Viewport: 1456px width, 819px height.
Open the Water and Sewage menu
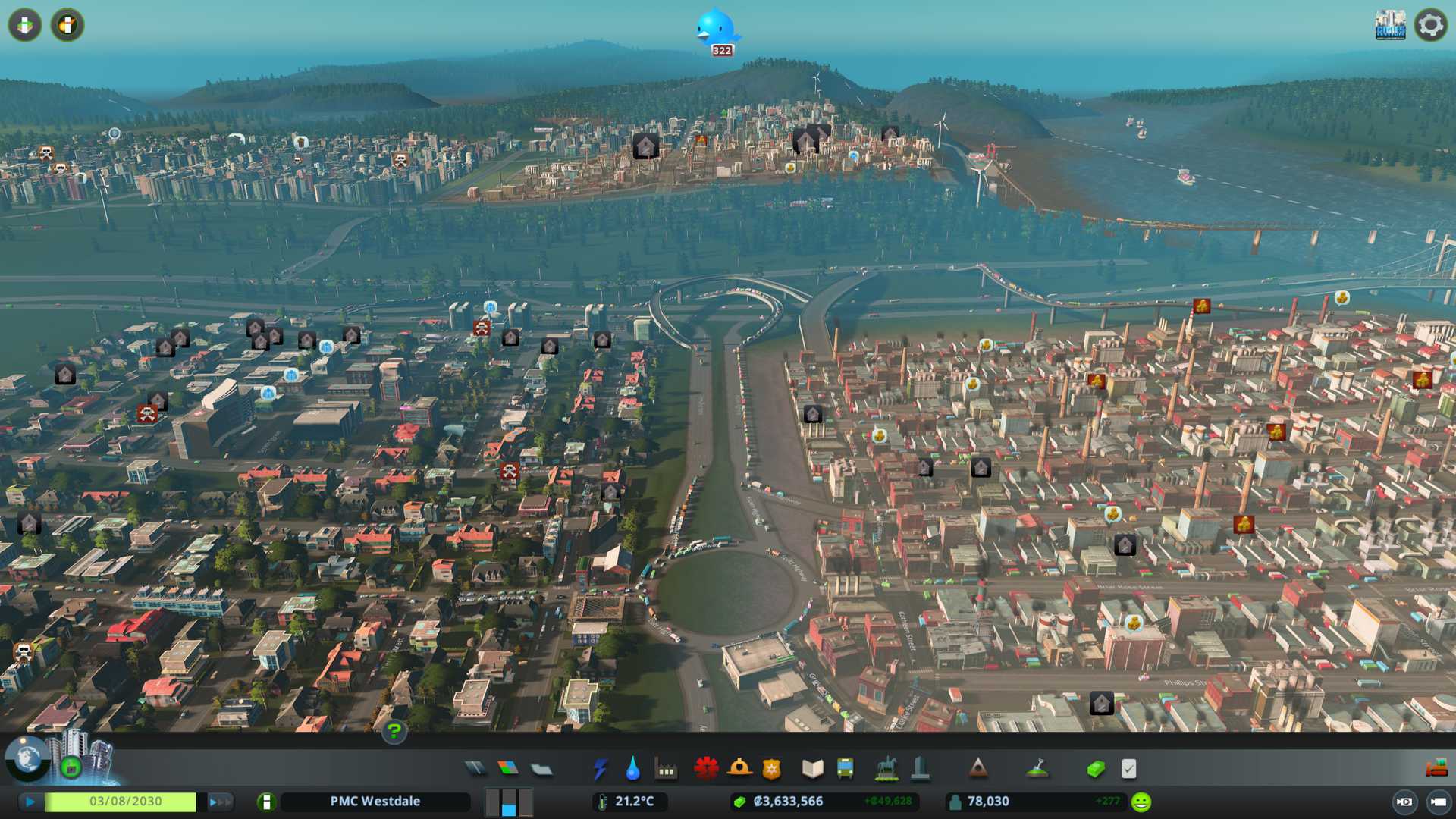632,769
